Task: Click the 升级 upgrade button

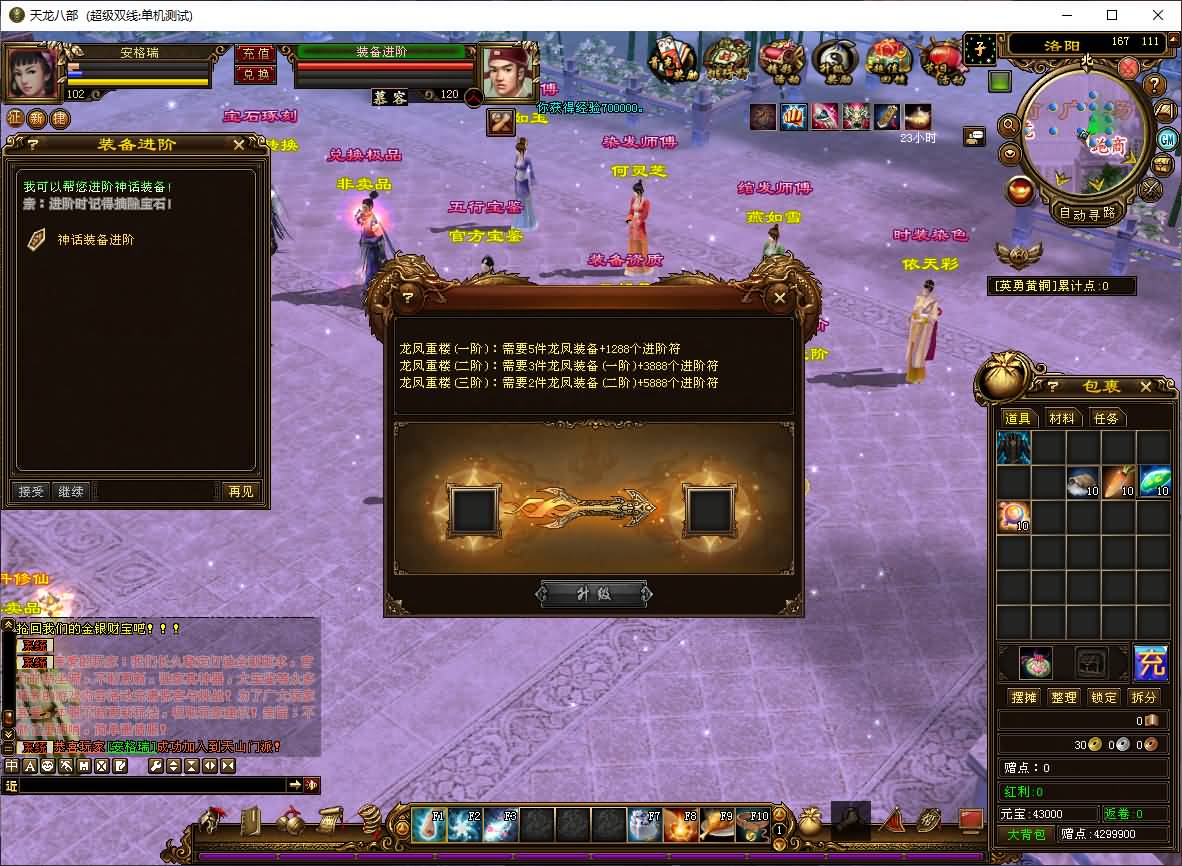Action: (x=594, y=593)
